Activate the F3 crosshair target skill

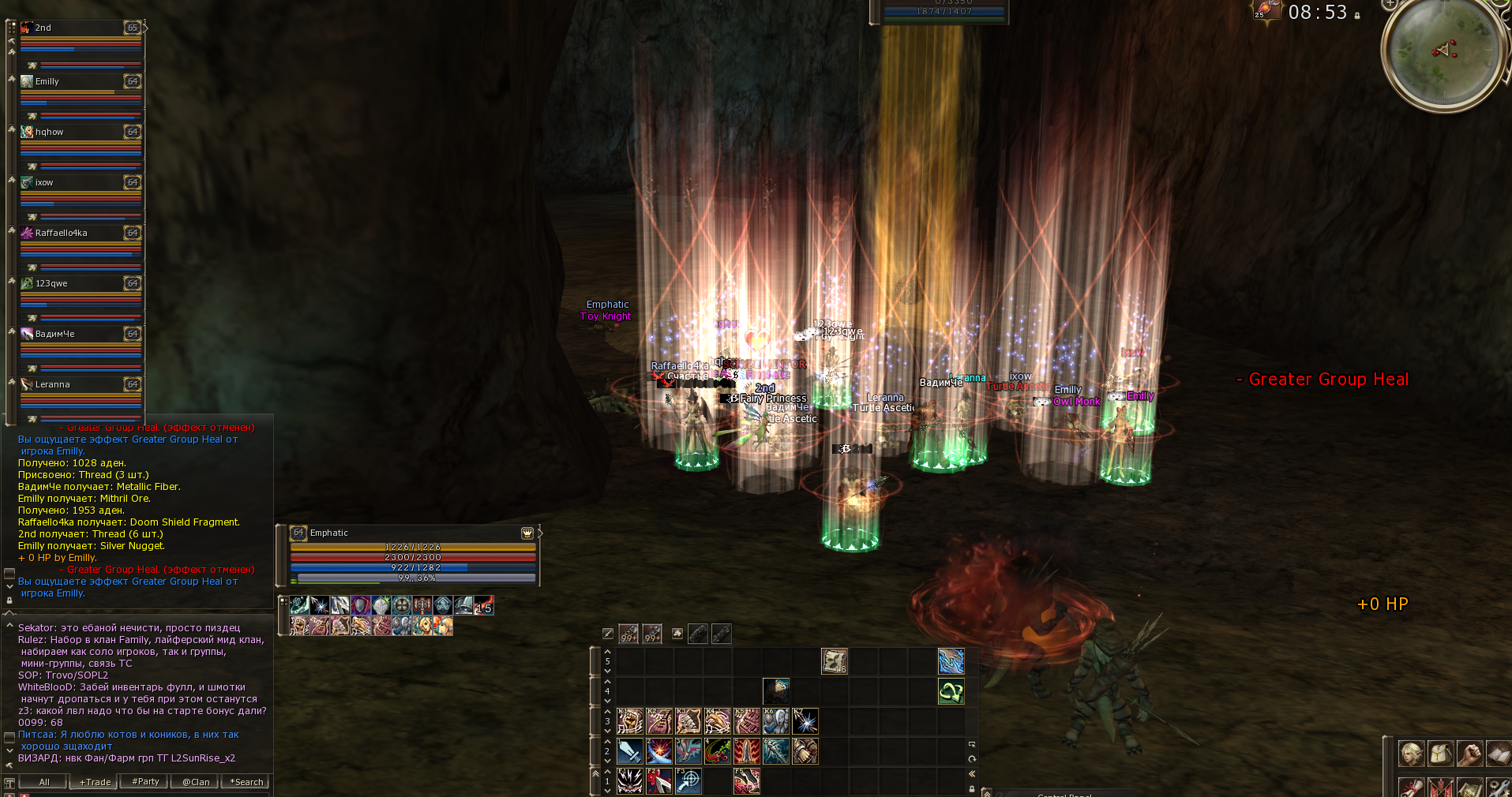click(688, 780)
